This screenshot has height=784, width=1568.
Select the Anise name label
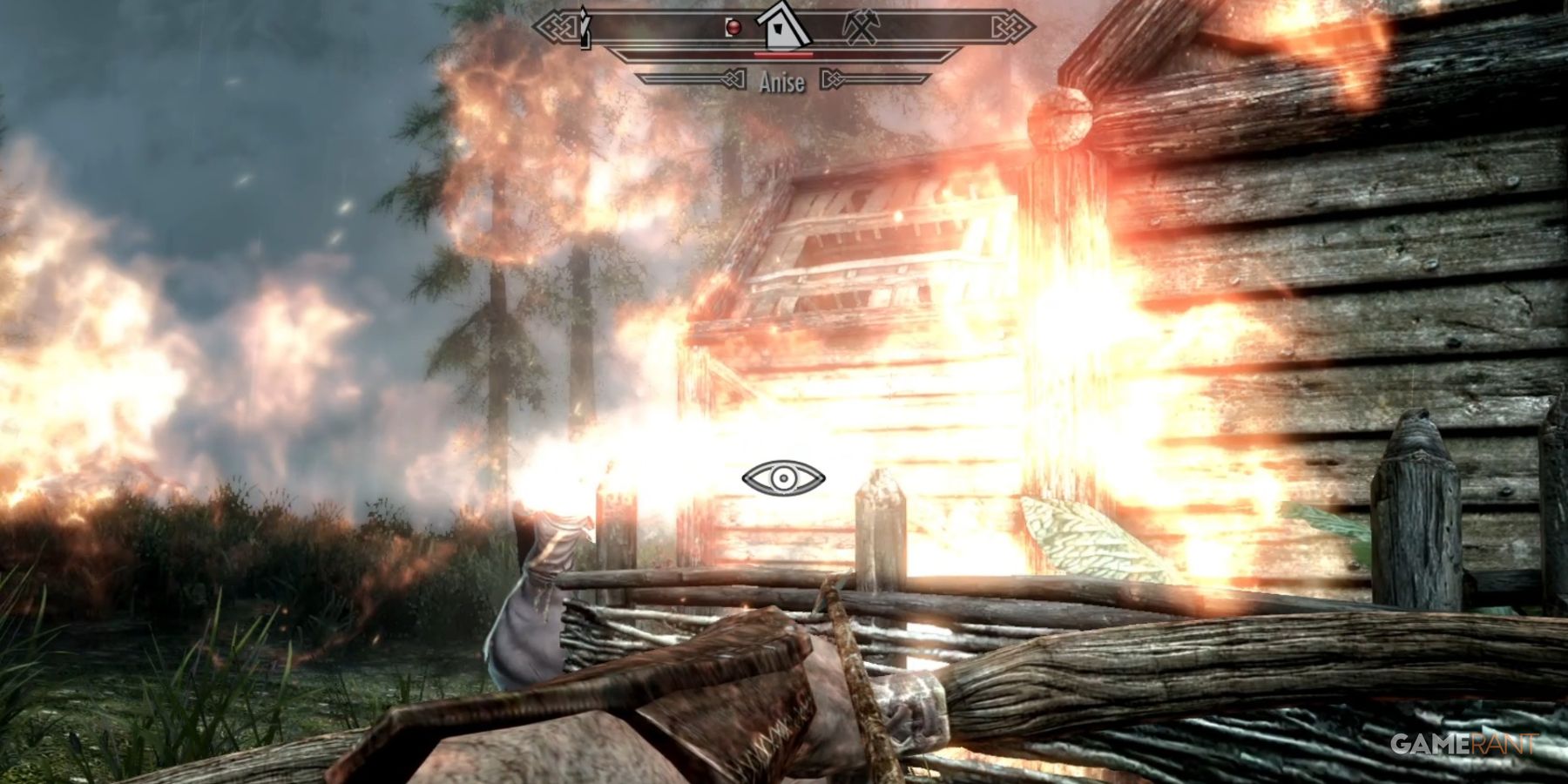coord(783,82)
